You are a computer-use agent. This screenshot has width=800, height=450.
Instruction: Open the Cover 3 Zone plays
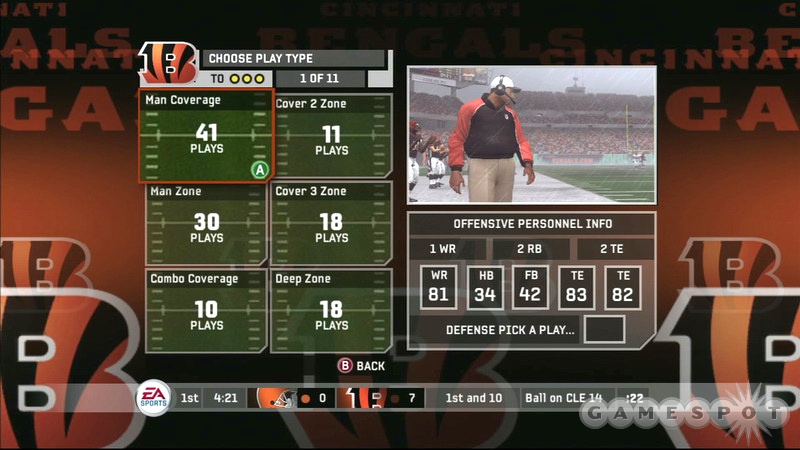(331, 224)
